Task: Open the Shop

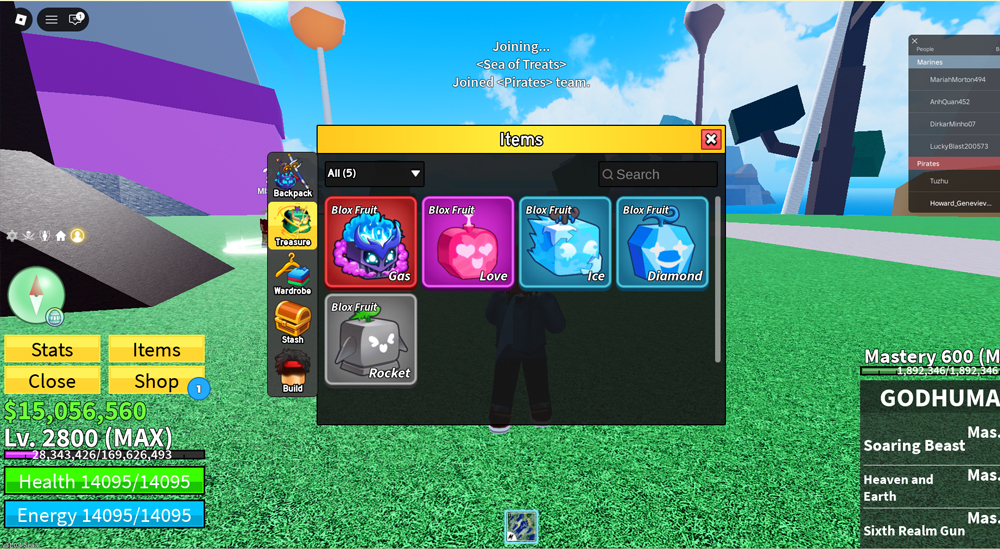Action: coord(157,381)
